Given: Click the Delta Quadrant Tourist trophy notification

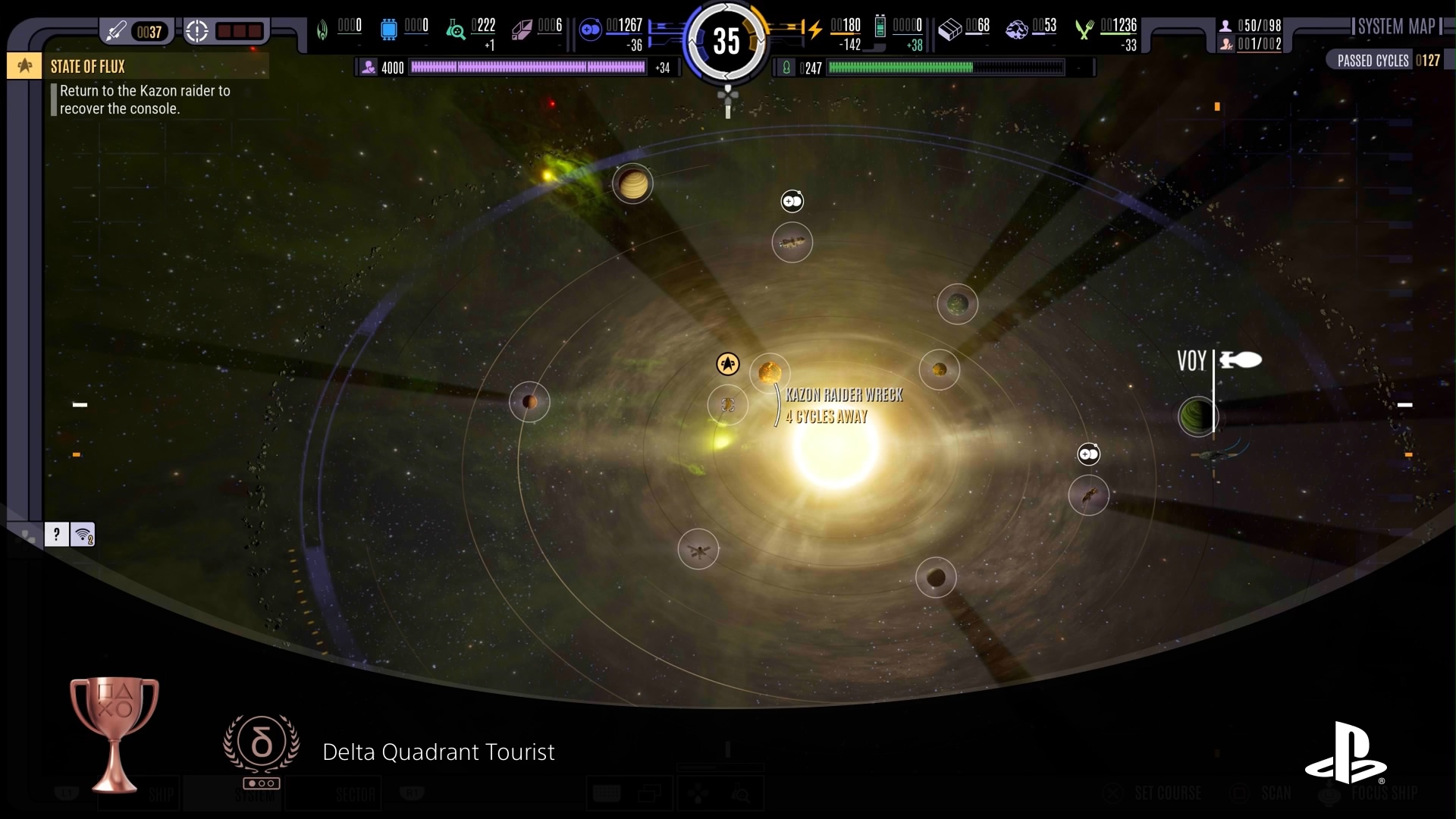Looking at the screenshot, I should 438,752.
